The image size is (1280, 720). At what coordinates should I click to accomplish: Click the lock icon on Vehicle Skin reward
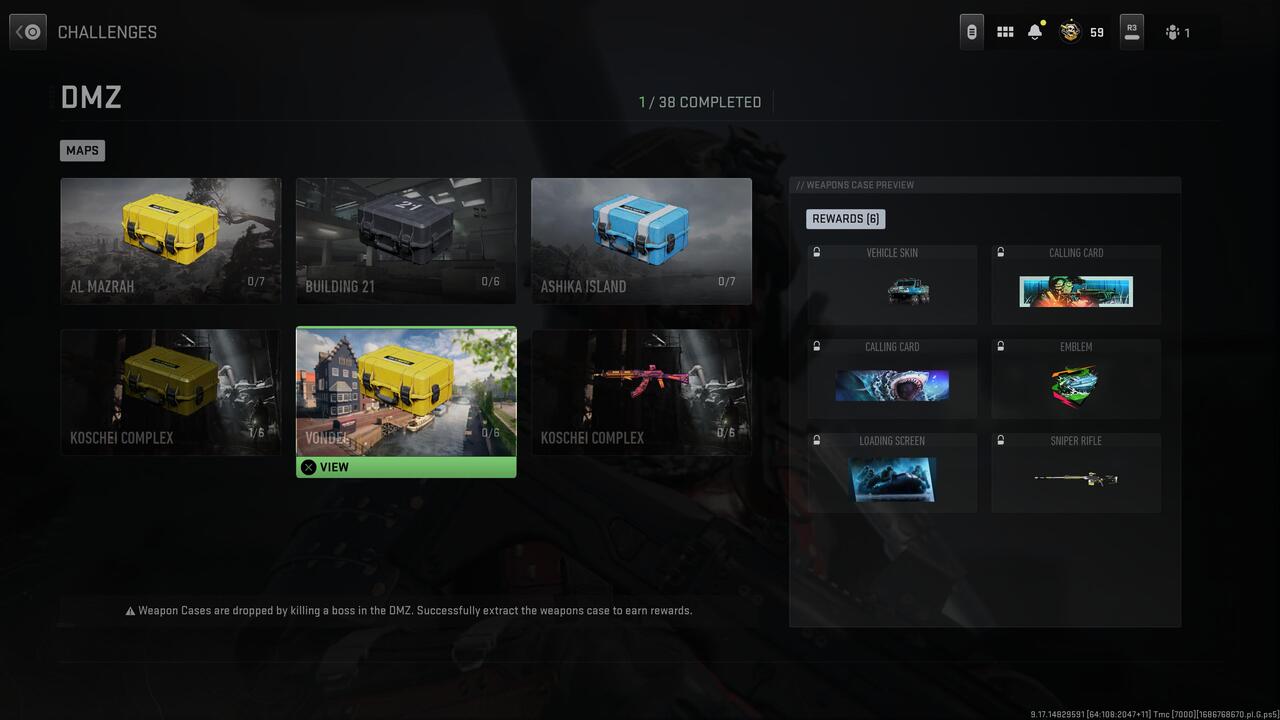pyautogui.click(x=816, y=253)
